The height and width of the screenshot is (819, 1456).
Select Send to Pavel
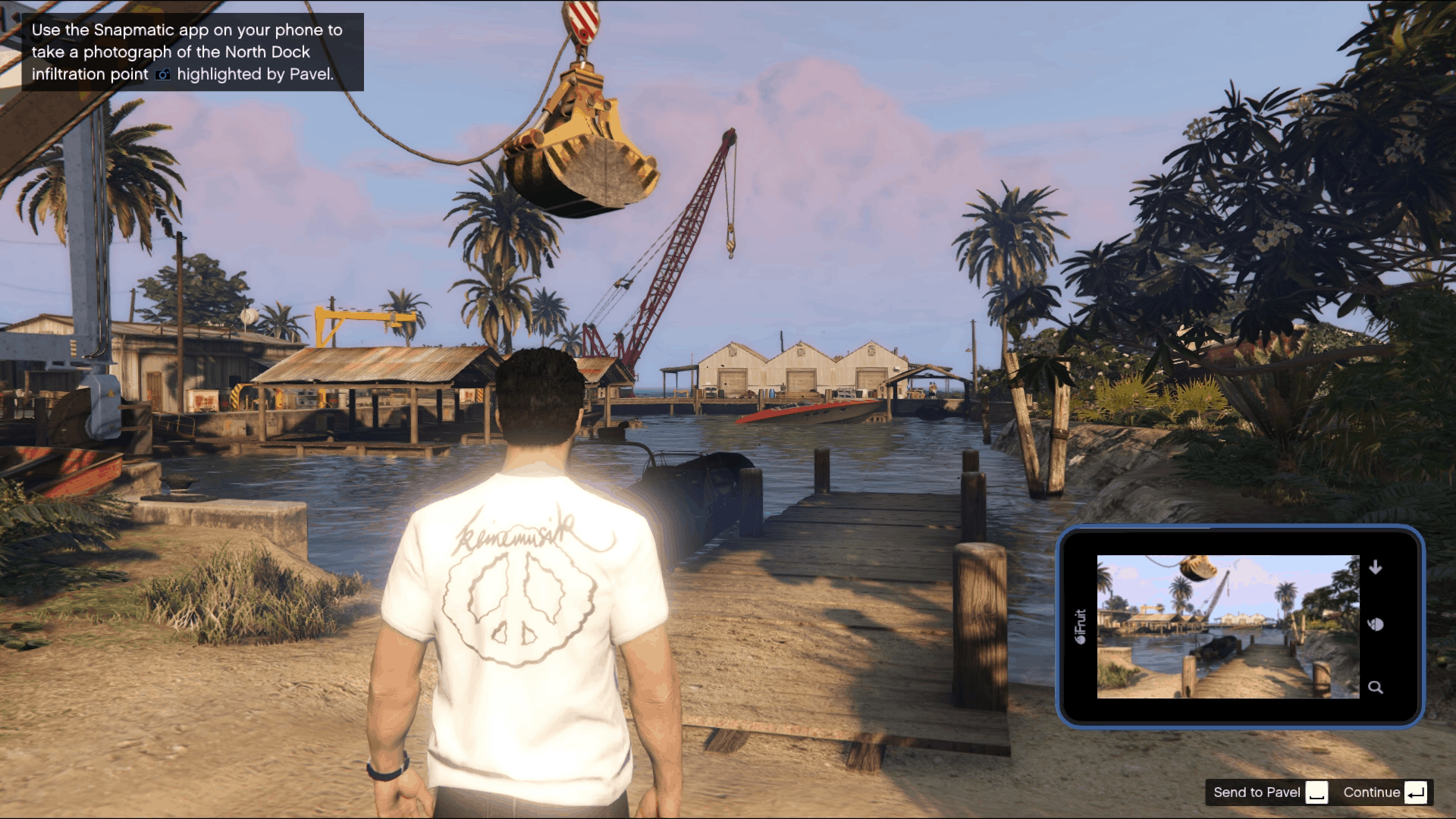[1258, 792]
